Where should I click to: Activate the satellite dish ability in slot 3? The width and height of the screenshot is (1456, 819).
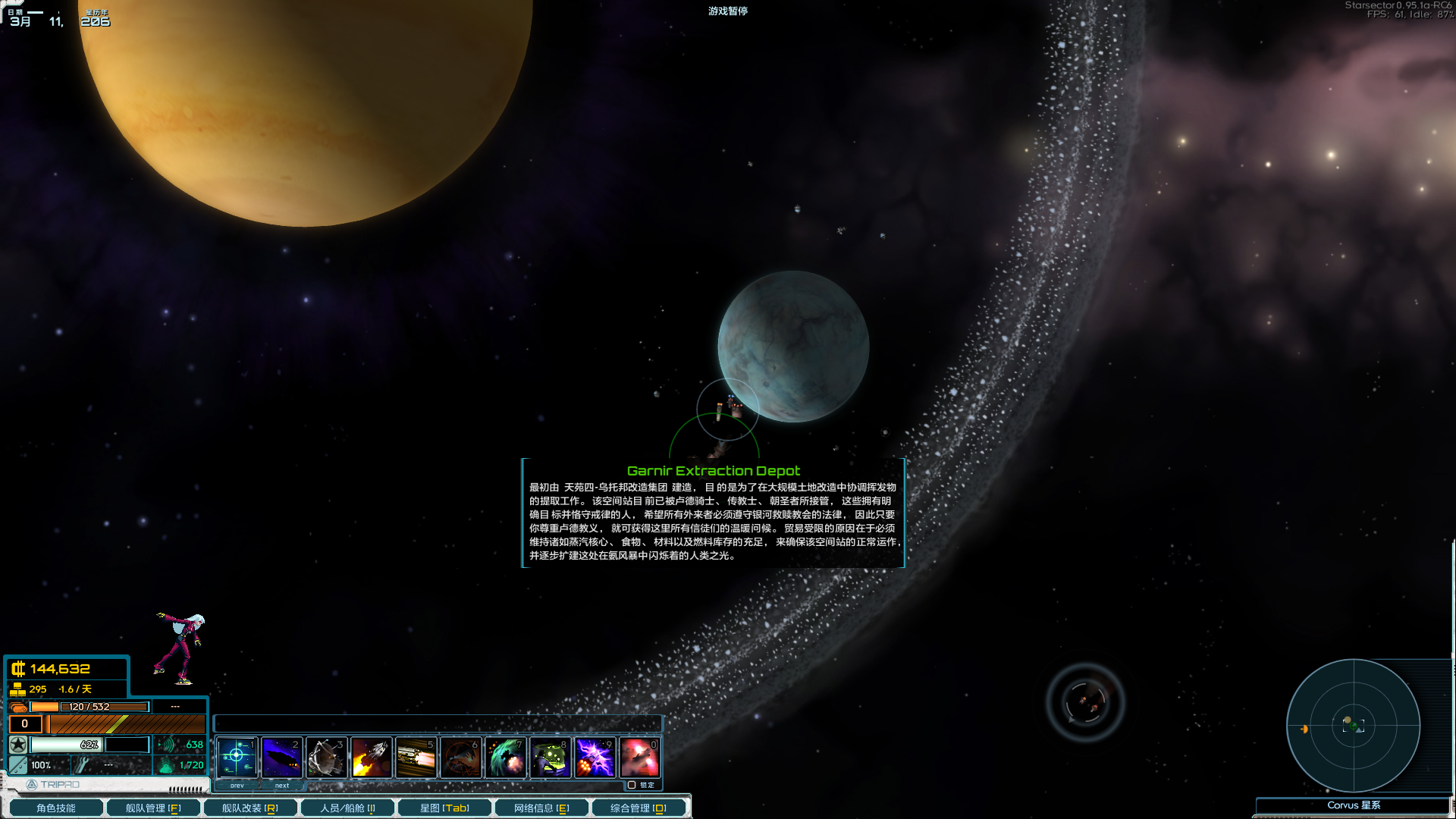(x=326, y=757)
